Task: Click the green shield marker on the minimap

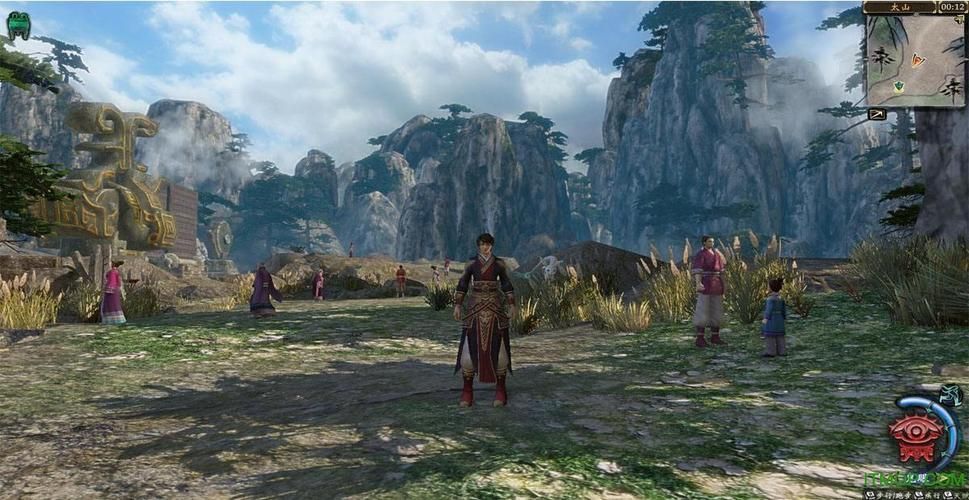Action: 898,87
